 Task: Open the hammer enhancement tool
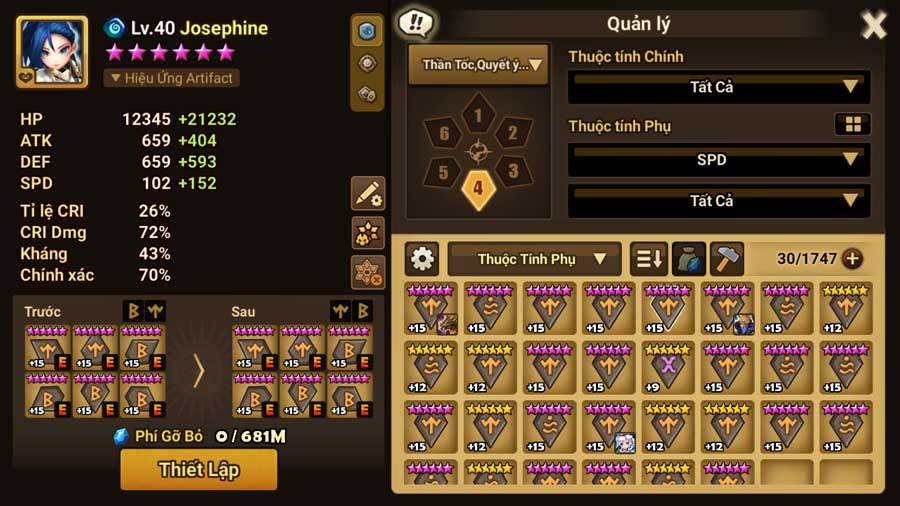[x=727, y=259]
